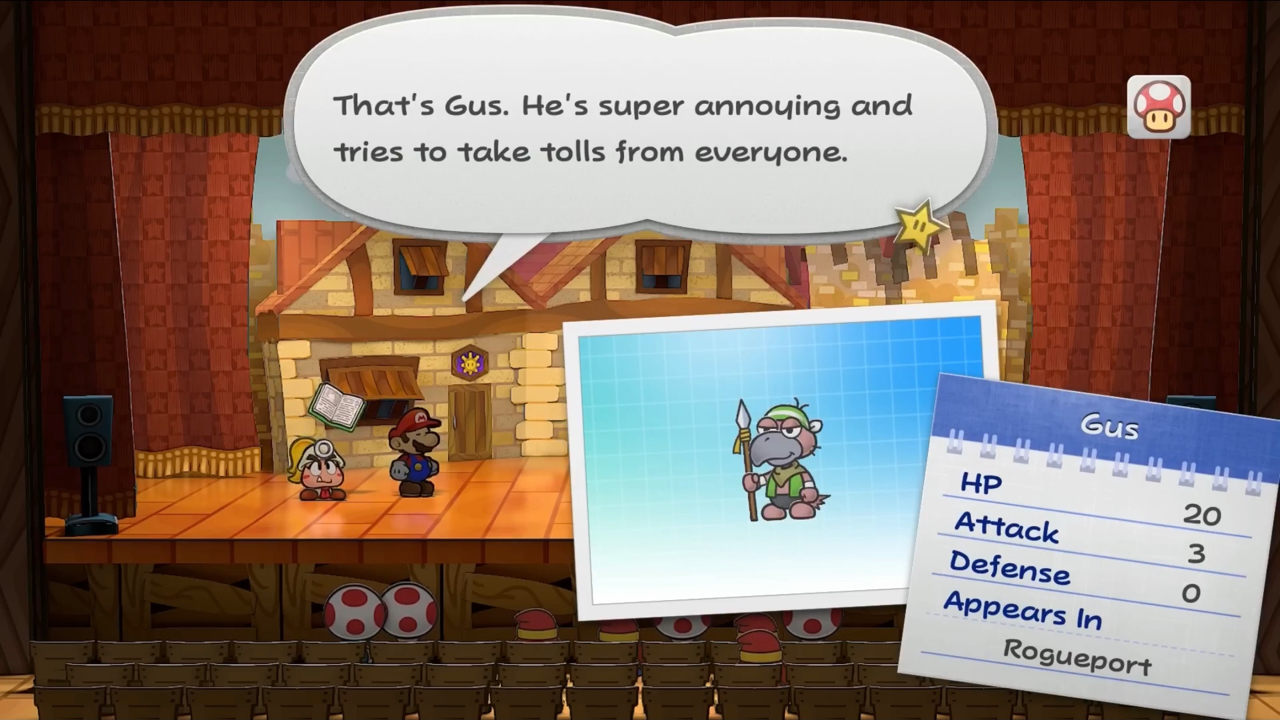The height and width of the screenshot is (720, 1280).
Task: Select the Gus name tab on the card
Action: (1108, 424)
